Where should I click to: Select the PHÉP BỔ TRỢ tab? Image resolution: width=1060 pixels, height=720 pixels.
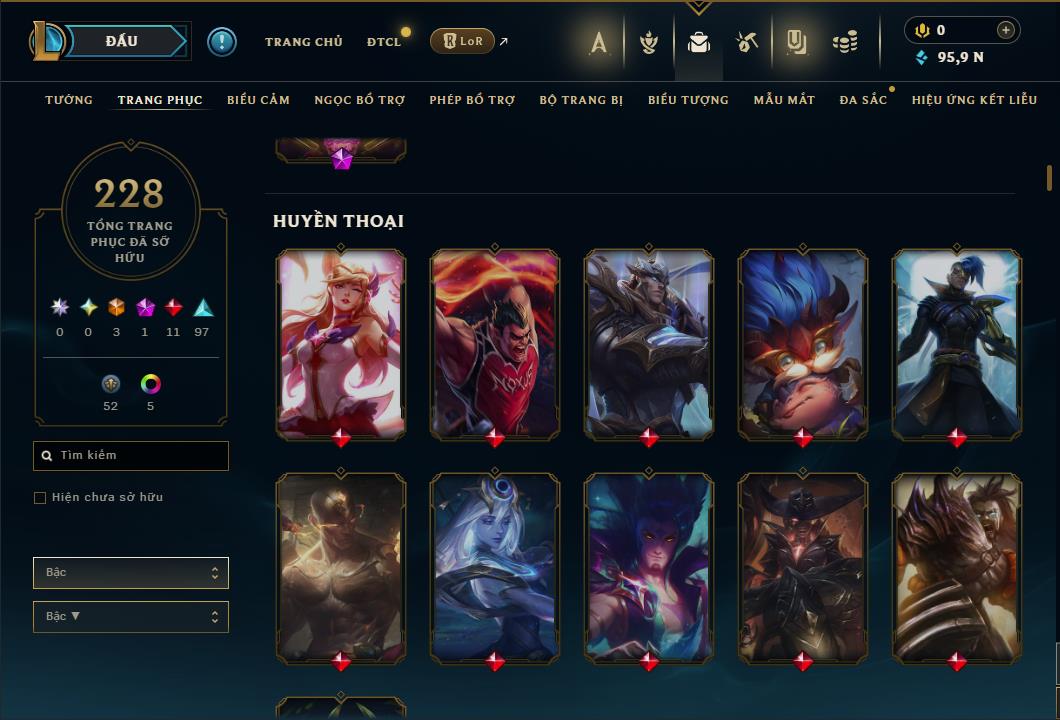472,100
